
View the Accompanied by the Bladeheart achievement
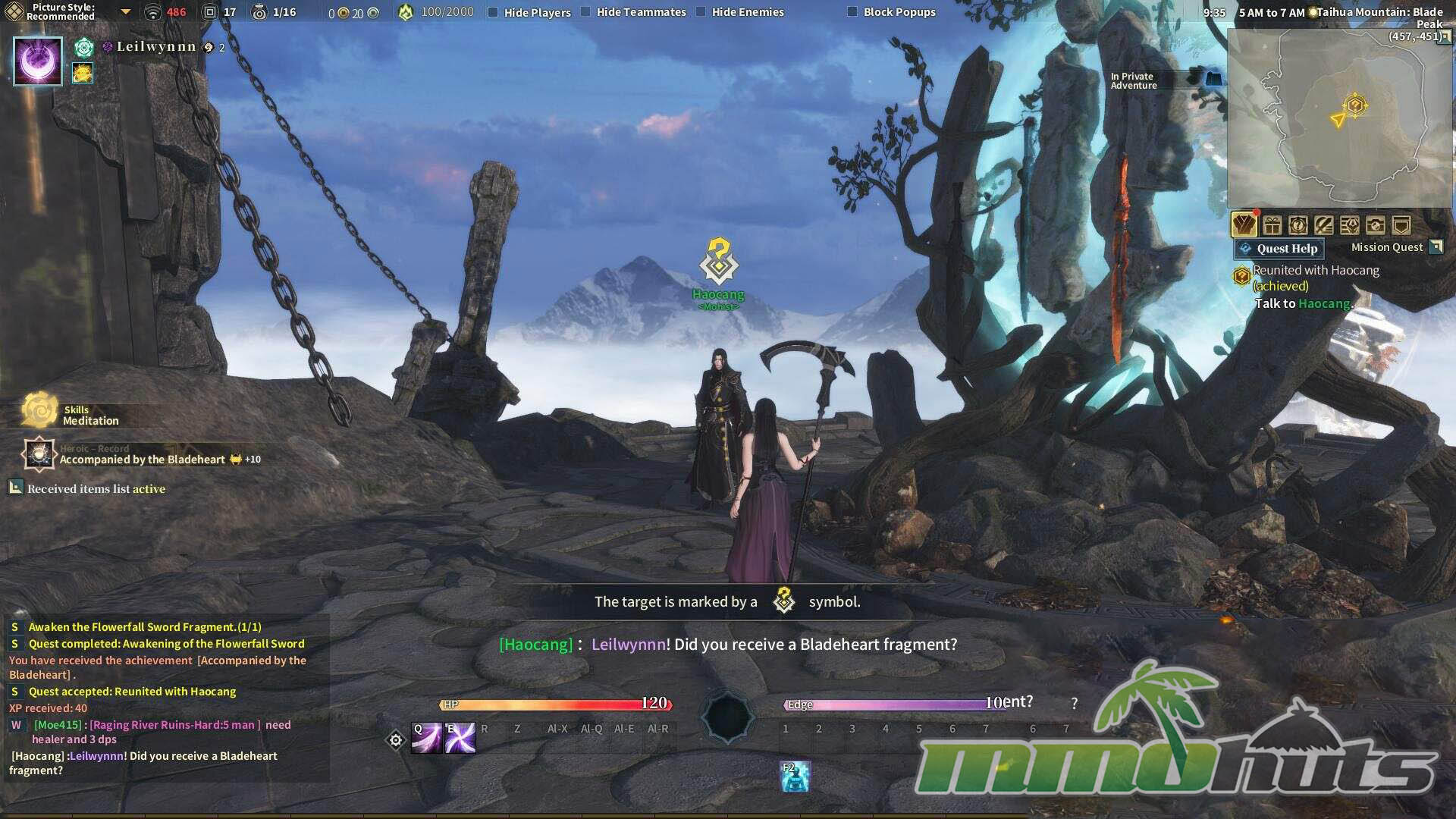(x=142, y=459)
